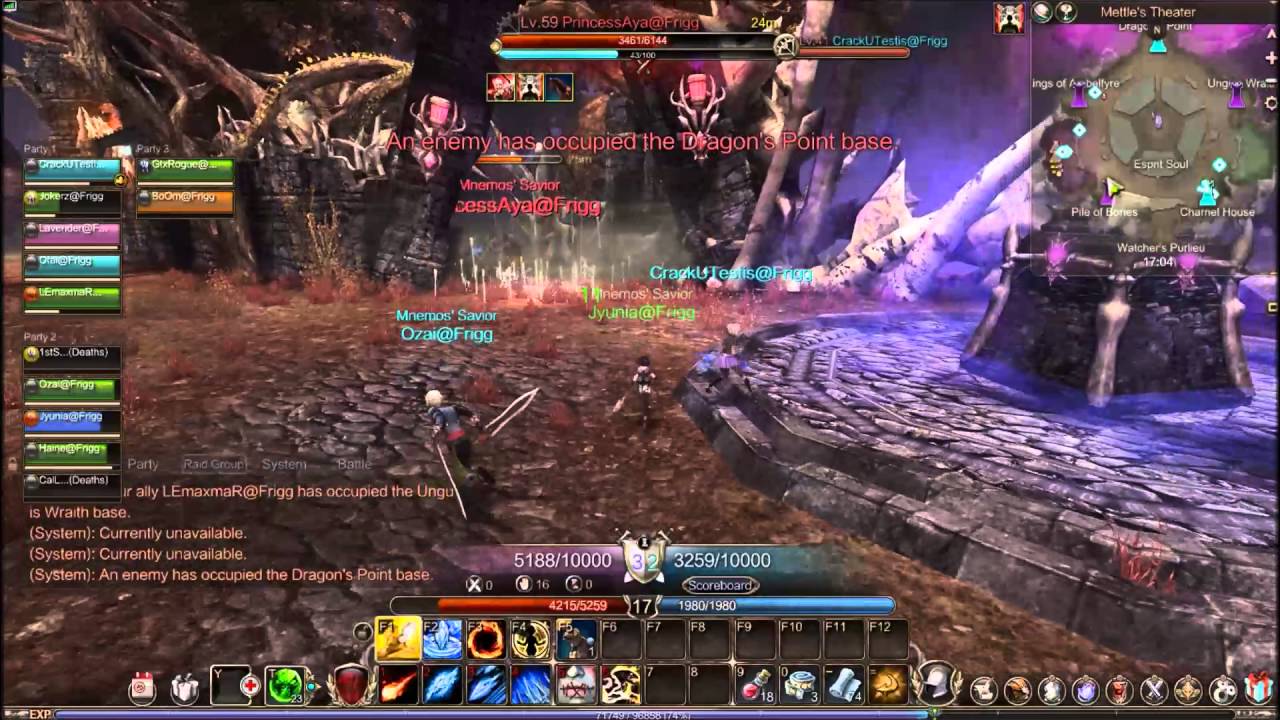
Task: Zoom in the minimap with the plus button
Action: (1270, 58)
